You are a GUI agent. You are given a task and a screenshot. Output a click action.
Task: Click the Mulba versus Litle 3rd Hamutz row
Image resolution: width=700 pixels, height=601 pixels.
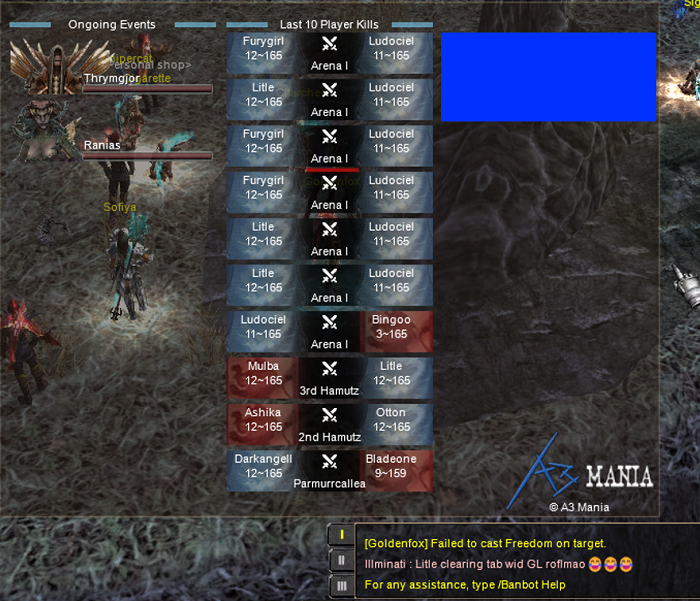coord(330,379)
